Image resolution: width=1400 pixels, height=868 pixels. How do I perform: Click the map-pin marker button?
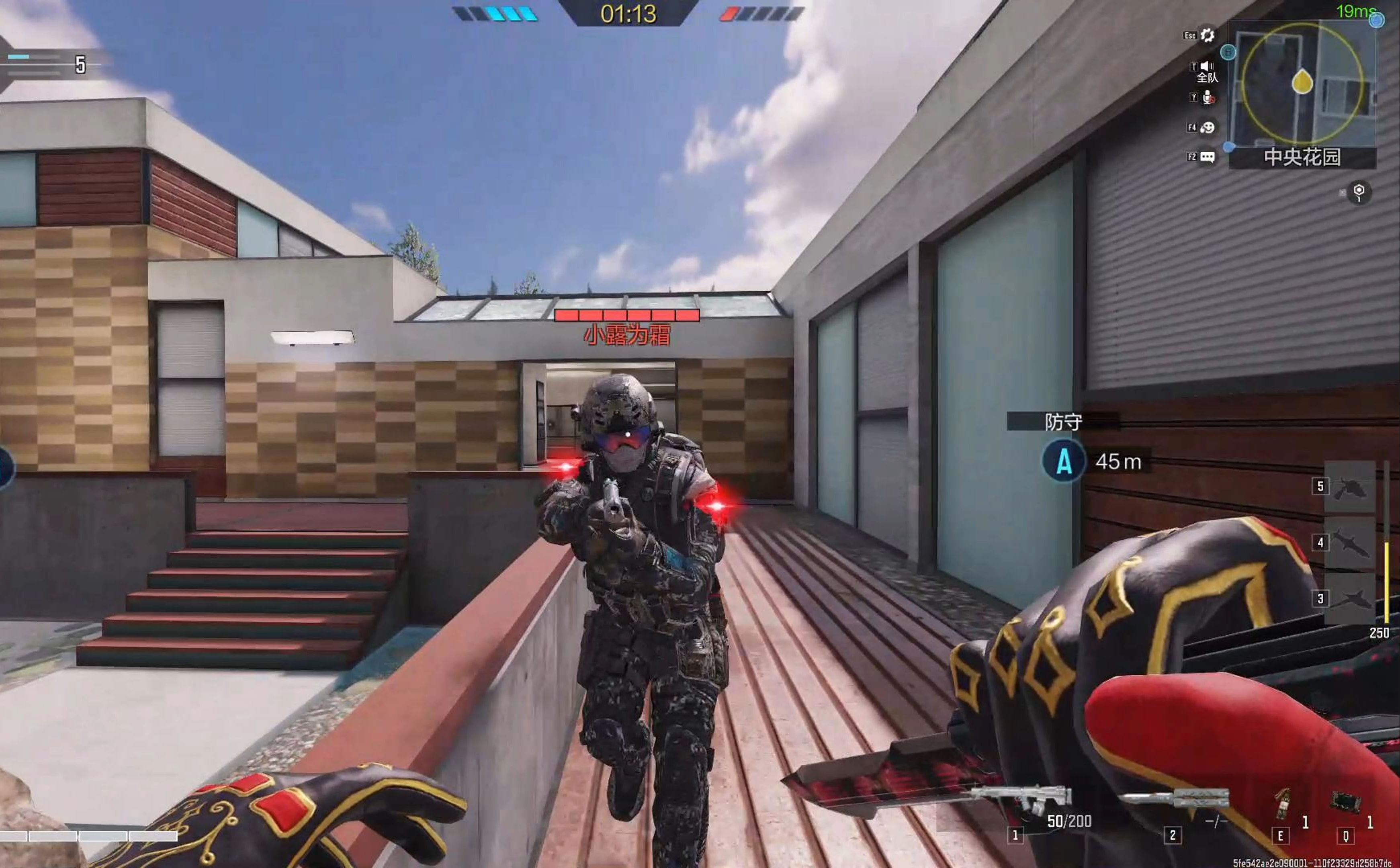tap(1359, 192)
